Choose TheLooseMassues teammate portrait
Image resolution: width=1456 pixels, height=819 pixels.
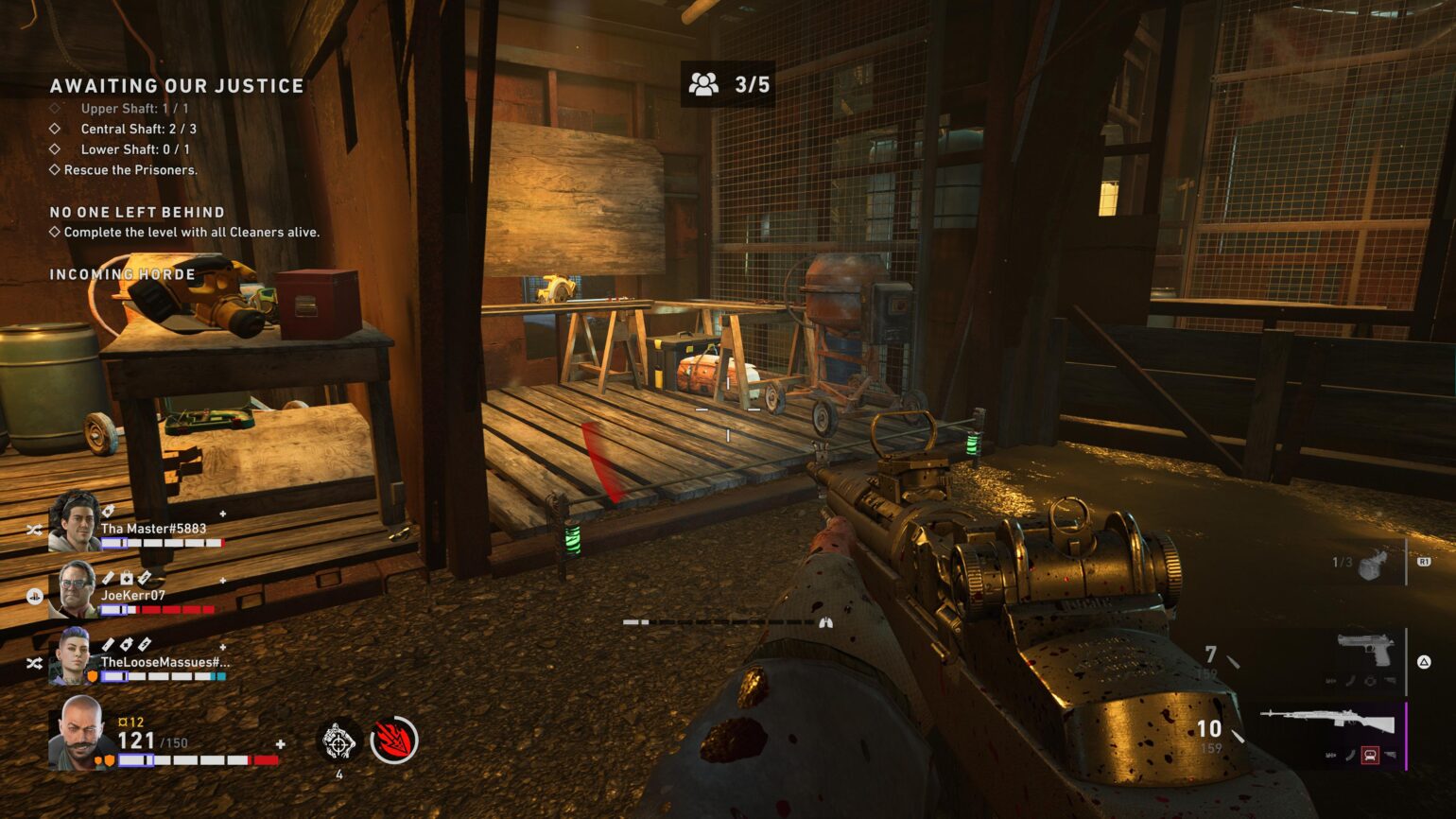75,655
